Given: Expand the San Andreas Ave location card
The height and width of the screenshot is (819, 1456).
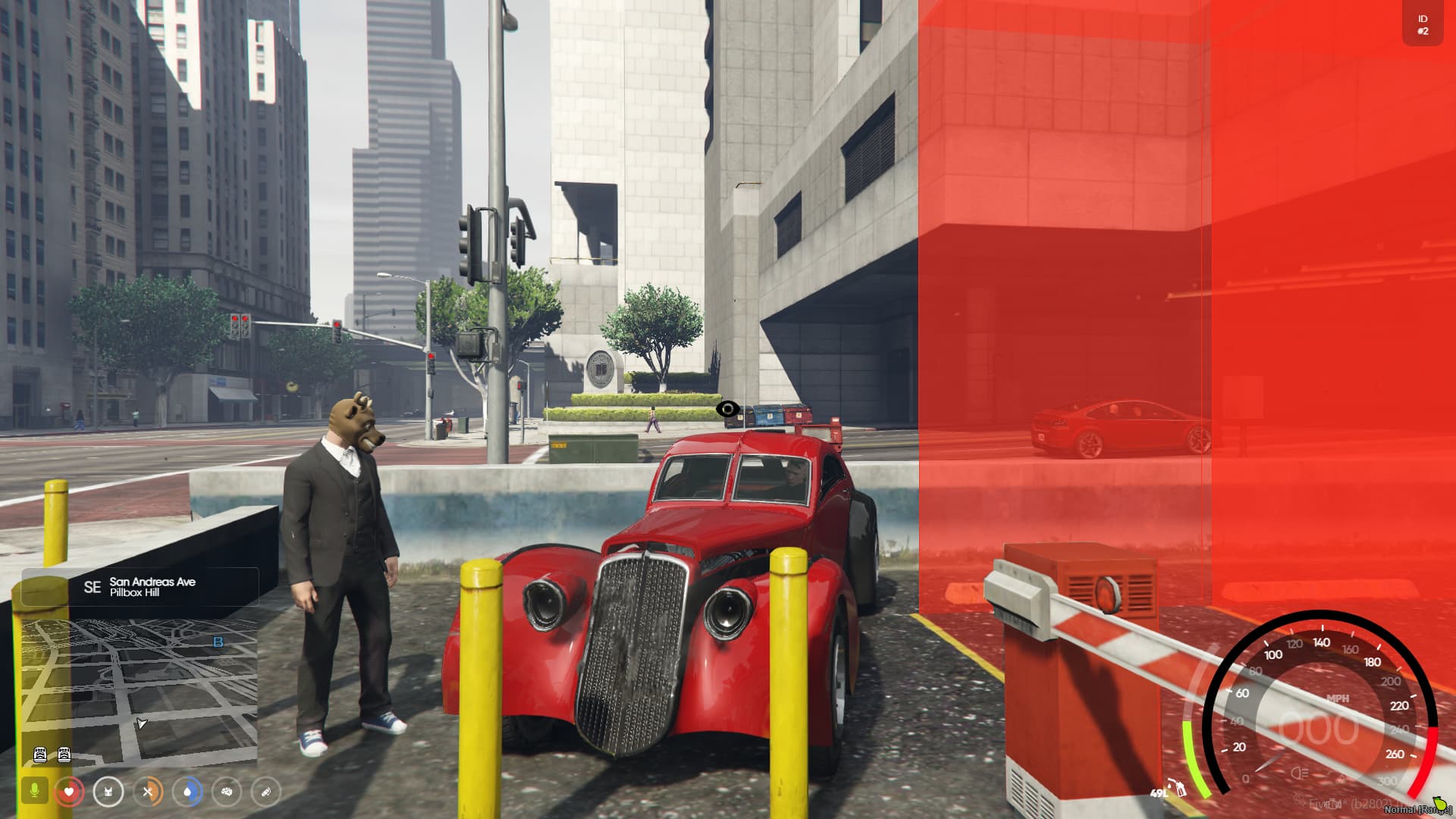Looking at the screenshot, I should (x=152, y=586).
